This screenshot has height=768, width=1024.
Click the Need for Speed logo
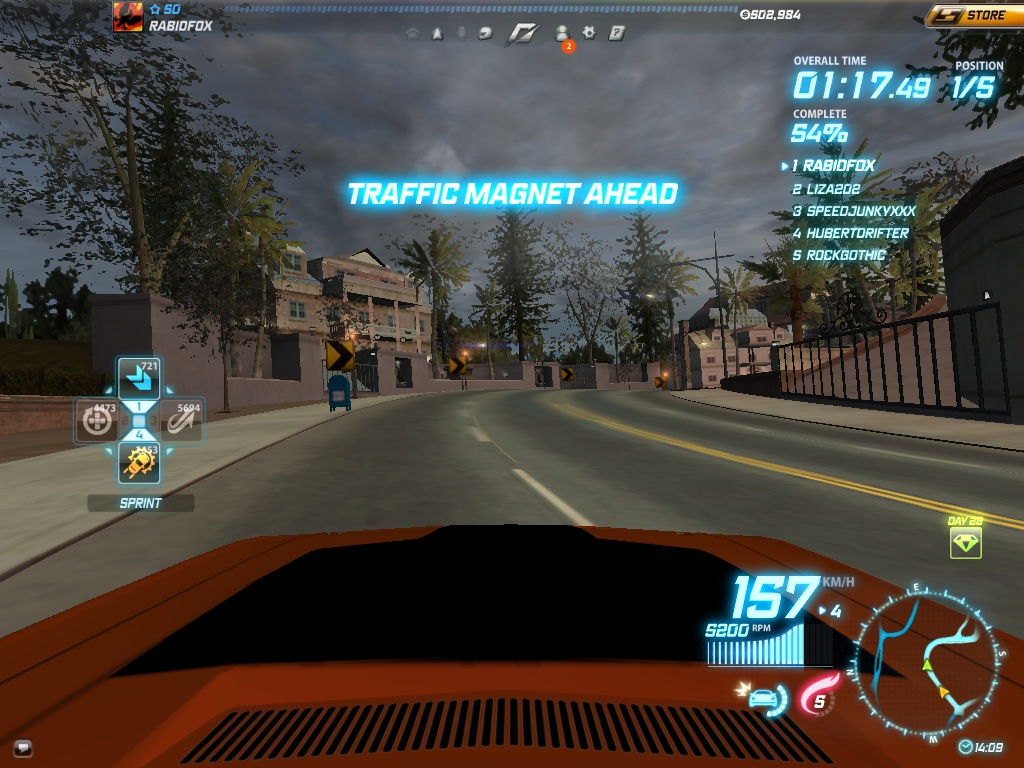[x=522, y=33]
